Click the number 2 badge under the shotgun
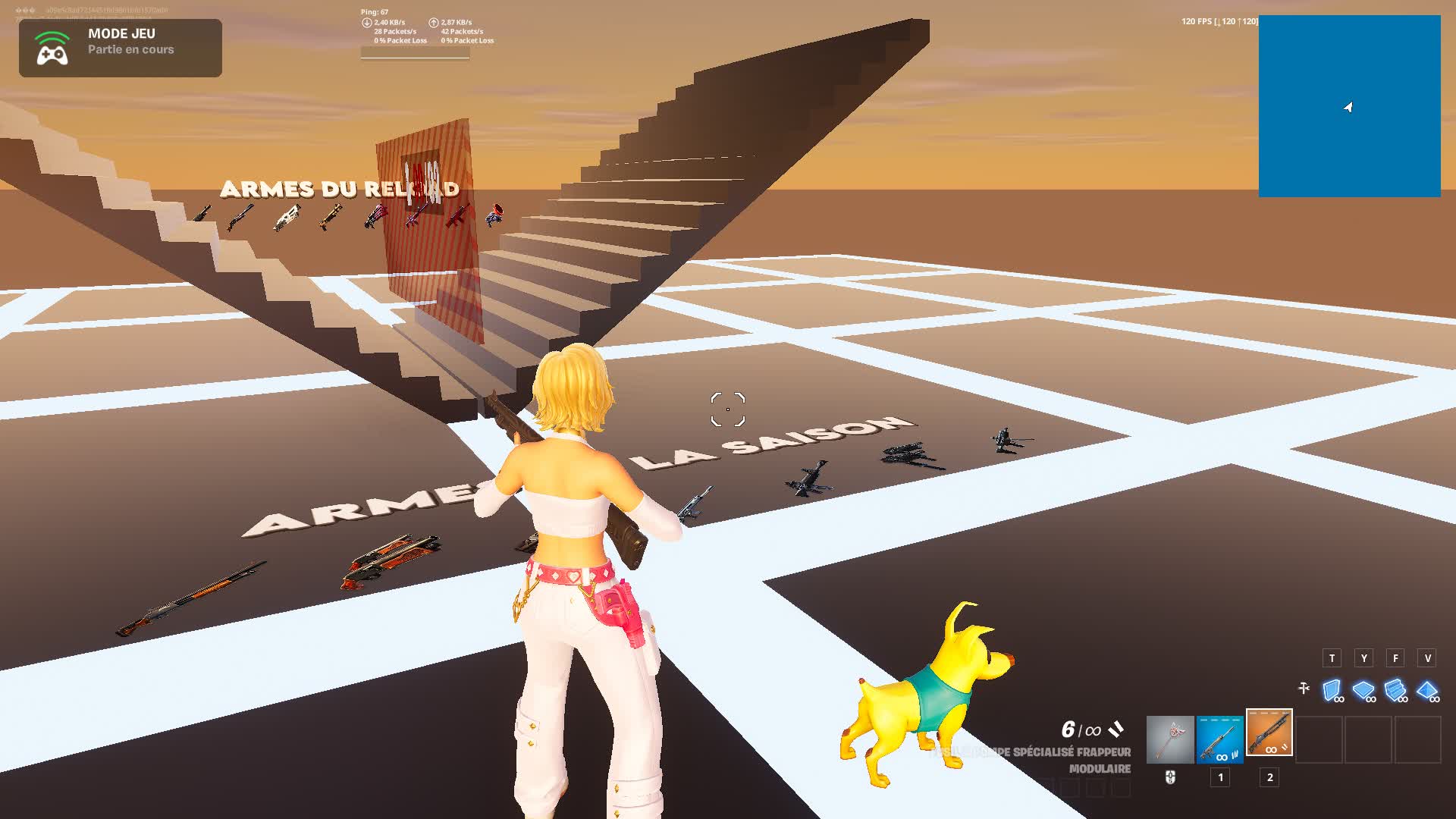1456x819 pixels. (x=1269, y=778)
